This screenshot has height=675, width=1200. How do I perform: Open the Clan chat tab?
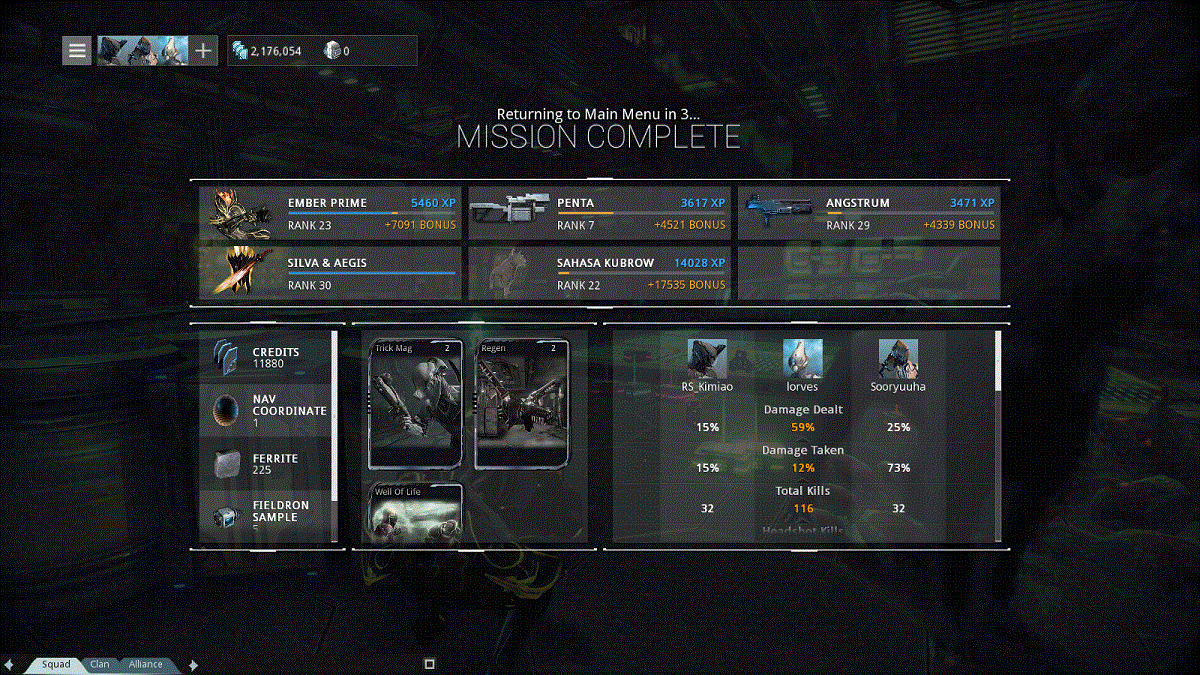100,664
